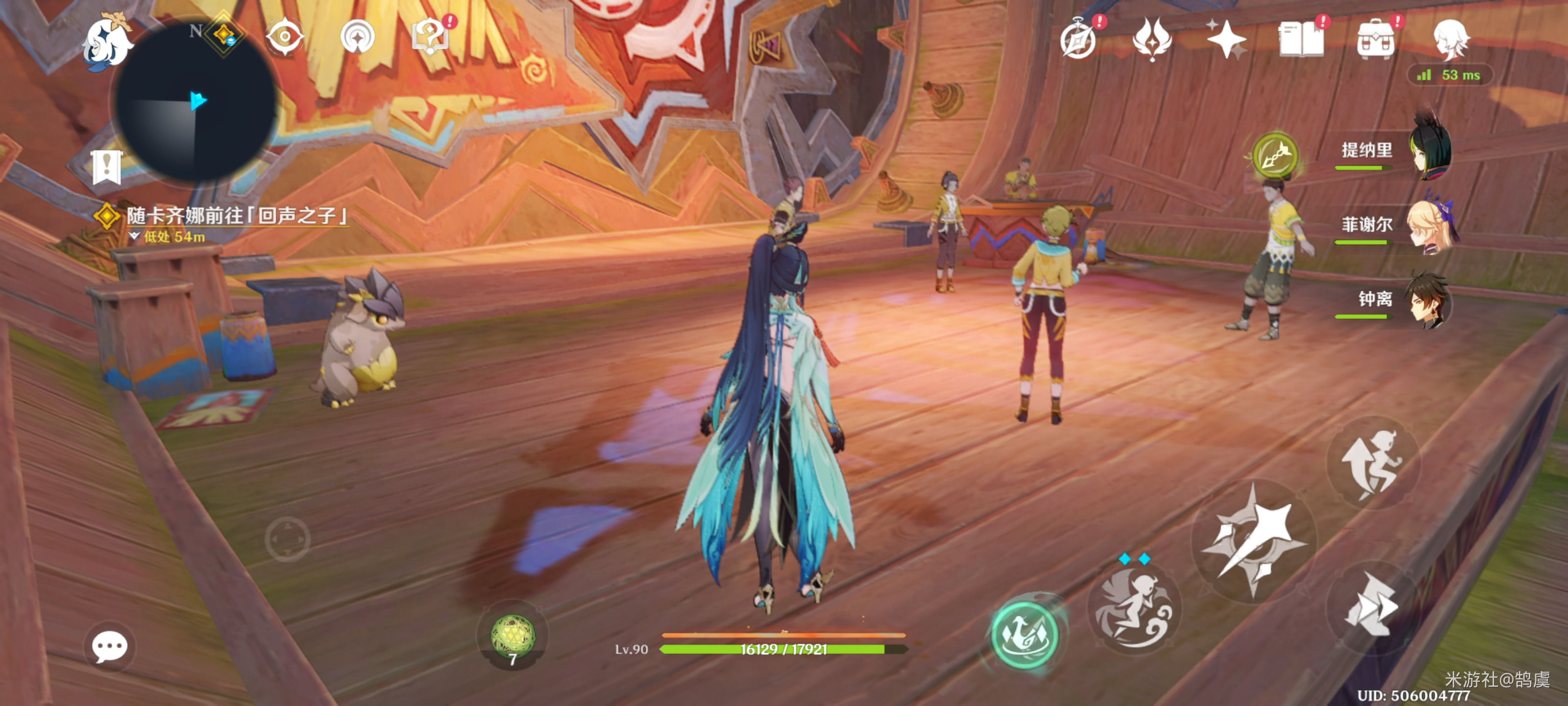Open the tutorial question mark icon
This screenshot has height=706, width=1568.
tap(431, 37)
